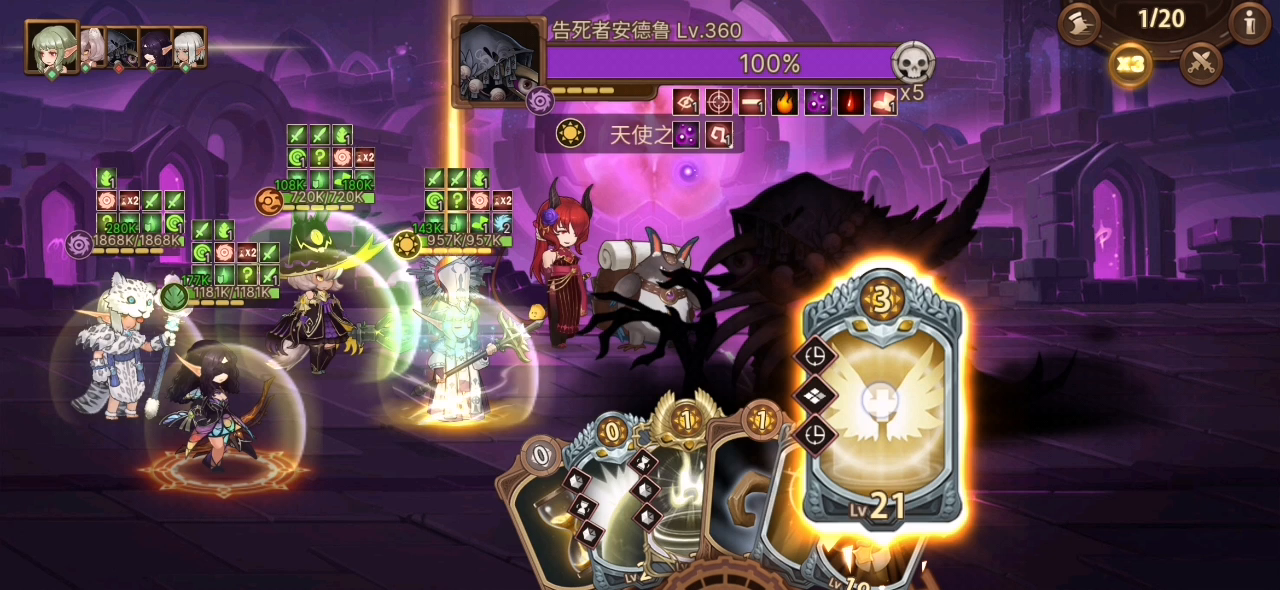
Task: Inspect the boss's fire status icon
Action: [785, 102]
